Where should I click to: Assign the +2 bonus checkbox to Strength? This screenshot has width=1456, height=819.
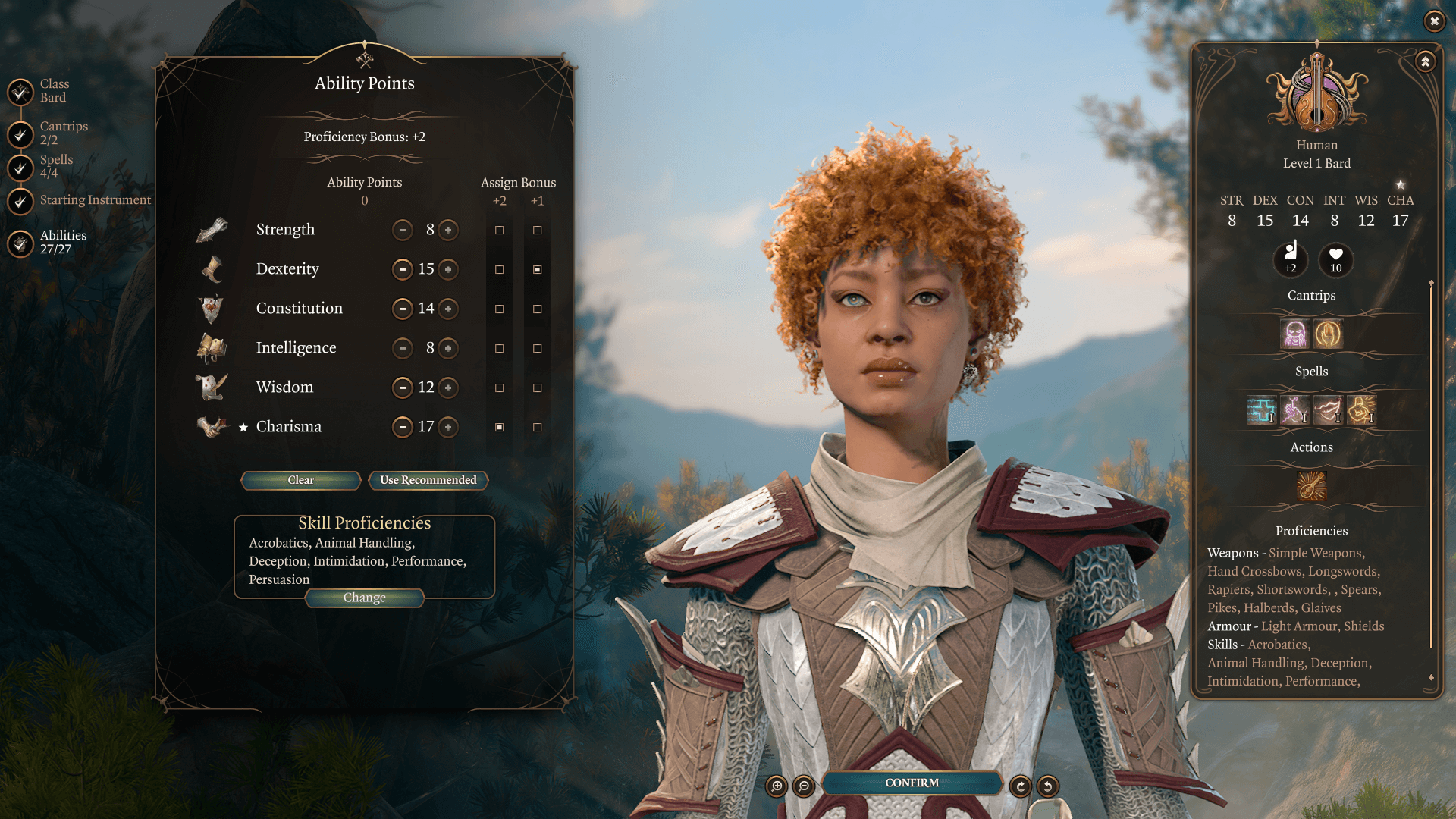(x=498, y=230)
